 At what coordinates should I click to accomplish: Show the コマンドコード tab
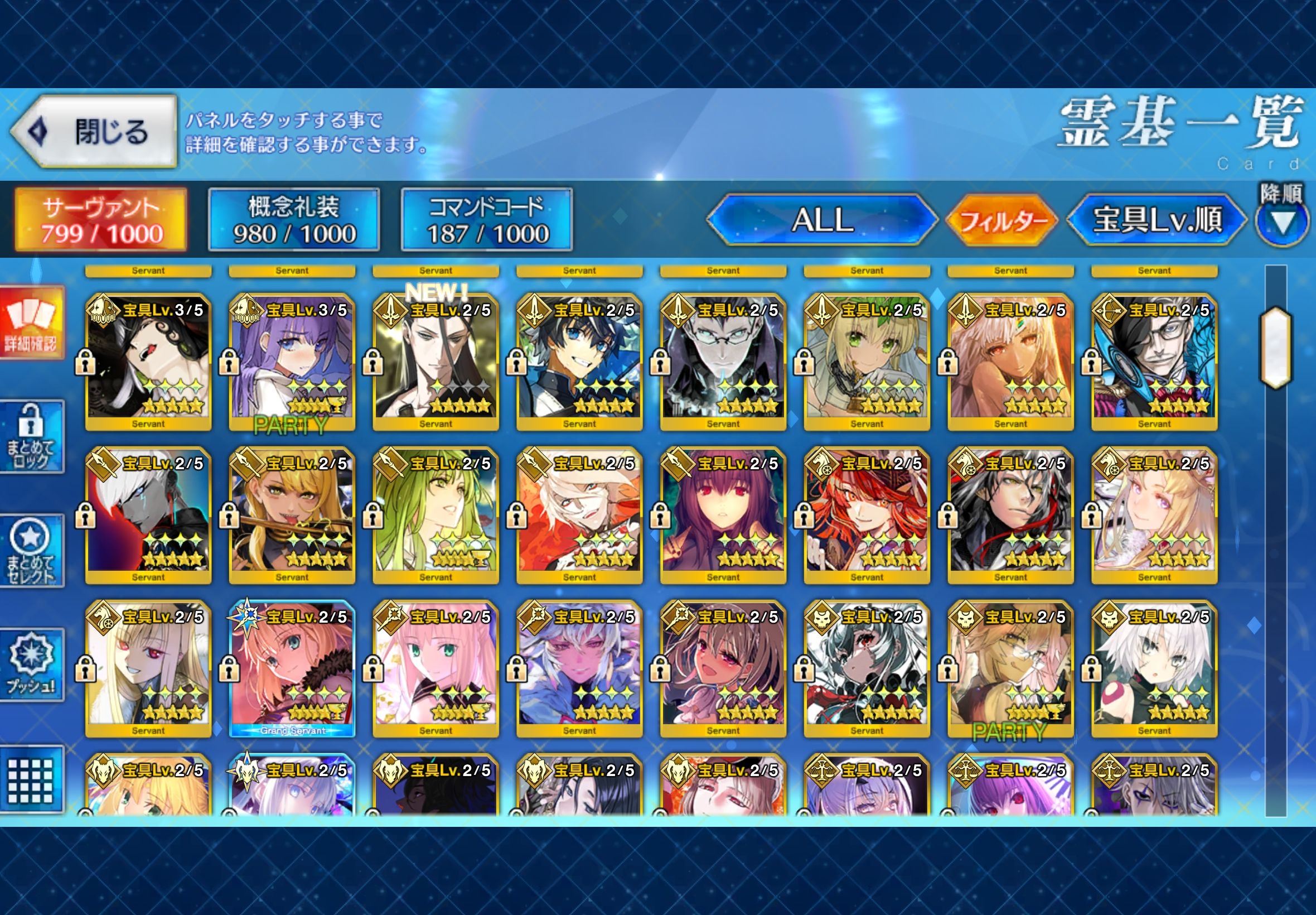tap(486, 220)
